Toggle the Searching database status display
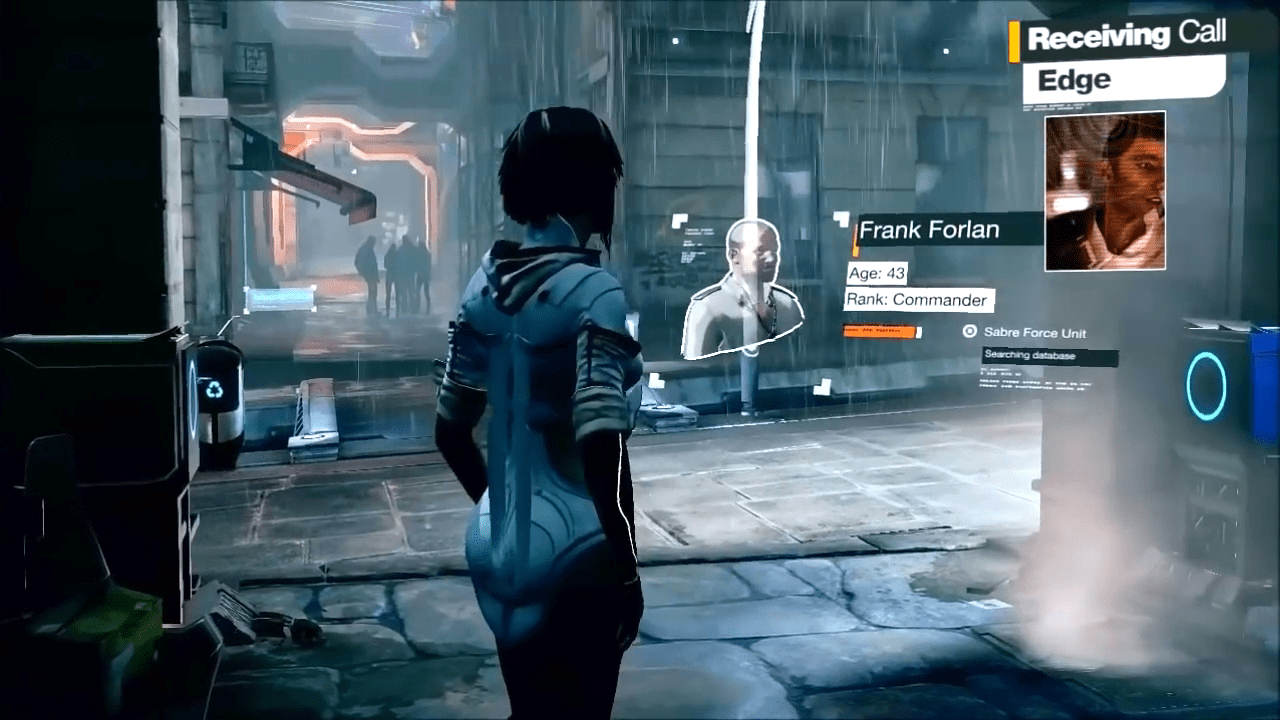 point(1030,355)
